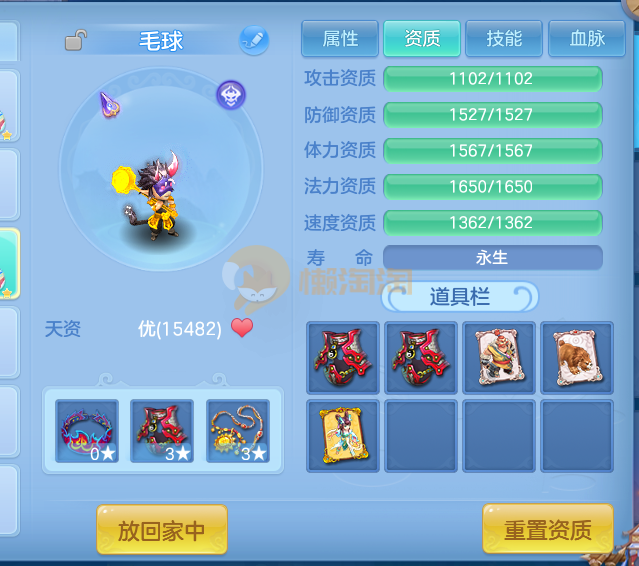Toggle the padlock icon beside the pet name
Viewport: 639px width, 566px height.
(75, 41)
